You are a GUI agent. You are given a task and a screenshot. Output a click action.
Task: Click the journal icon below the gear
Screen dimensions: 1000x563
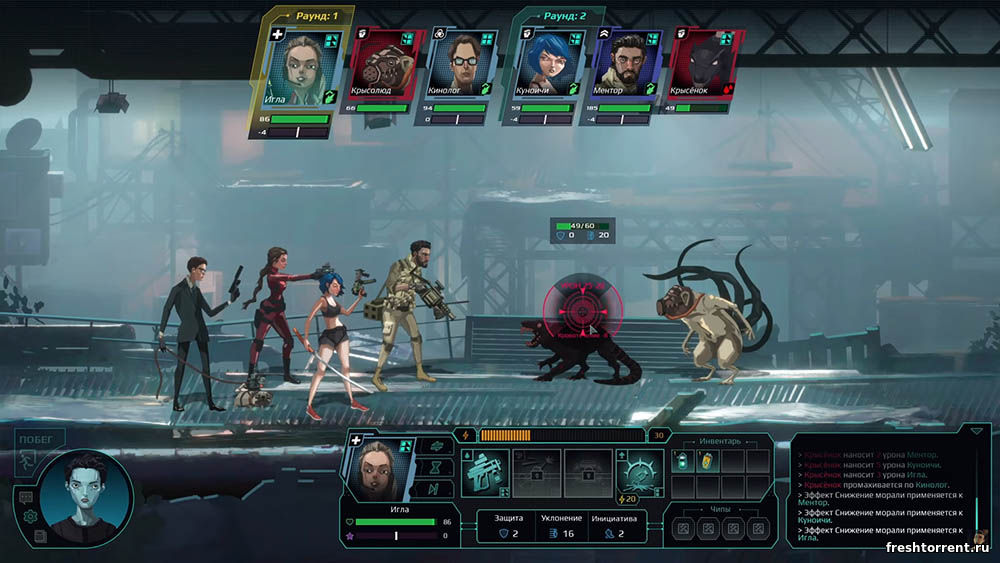39,536
